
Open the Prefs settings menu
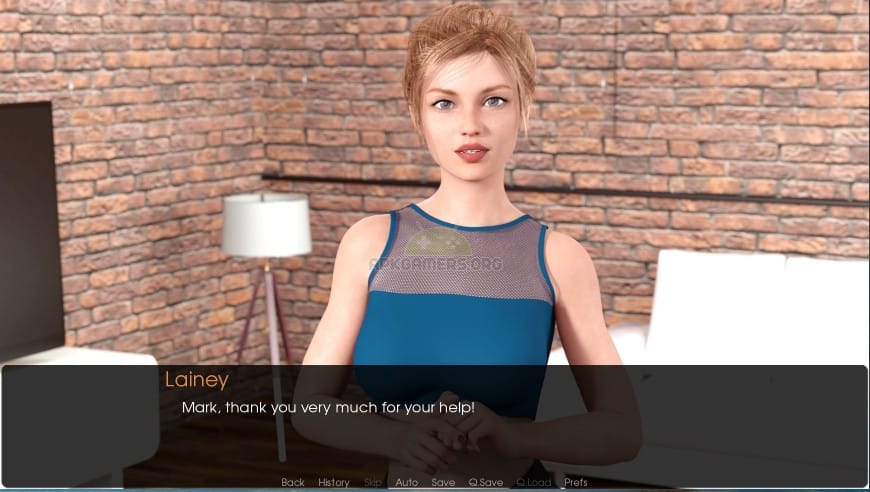[576, 483]
